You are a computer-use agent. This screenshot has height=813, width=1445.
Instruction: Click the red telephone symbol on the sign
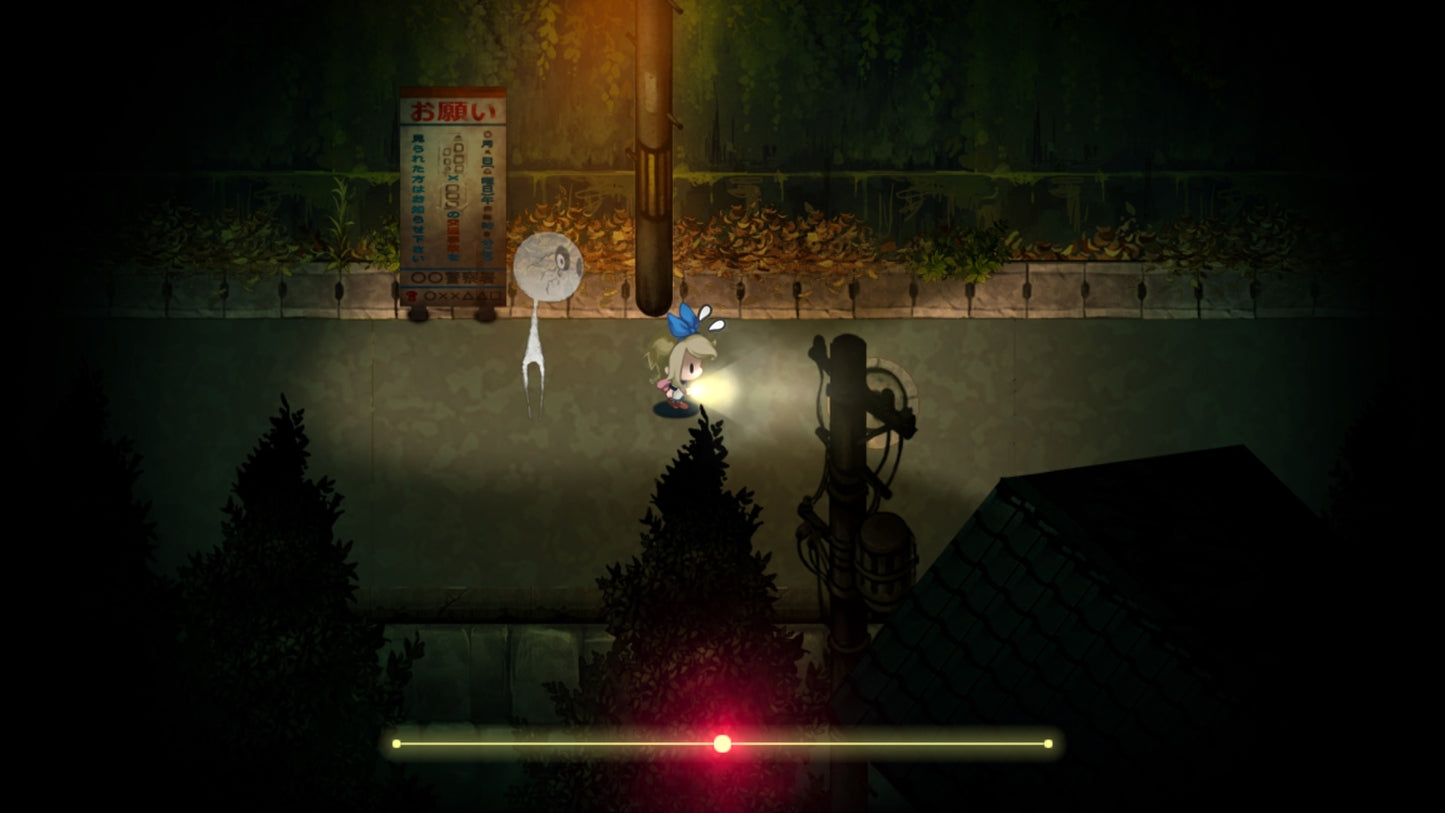[x=412, y=296]
